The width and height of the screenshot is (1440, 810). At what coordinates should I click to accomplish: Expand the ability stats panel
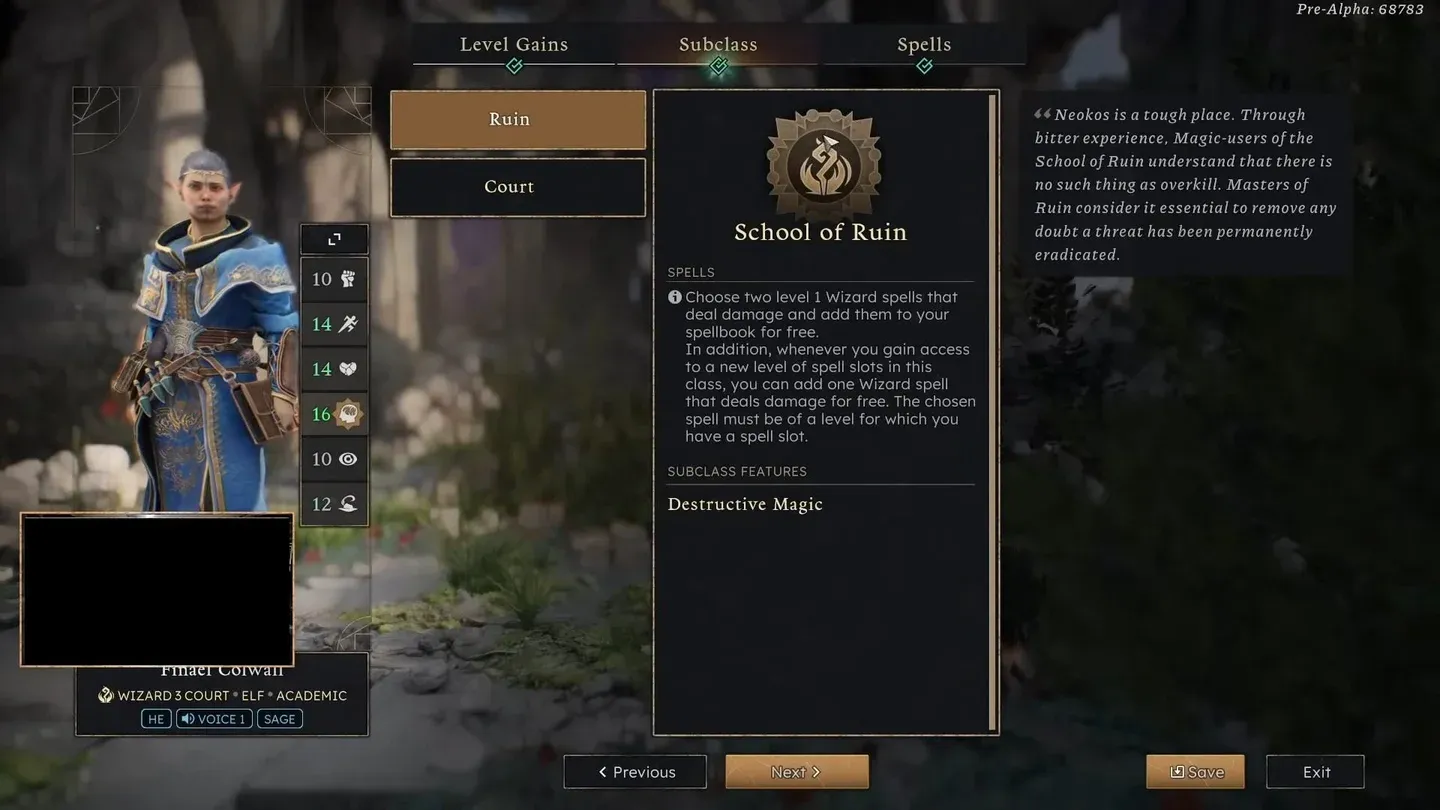pyautogui.click(x=334, y=239)
